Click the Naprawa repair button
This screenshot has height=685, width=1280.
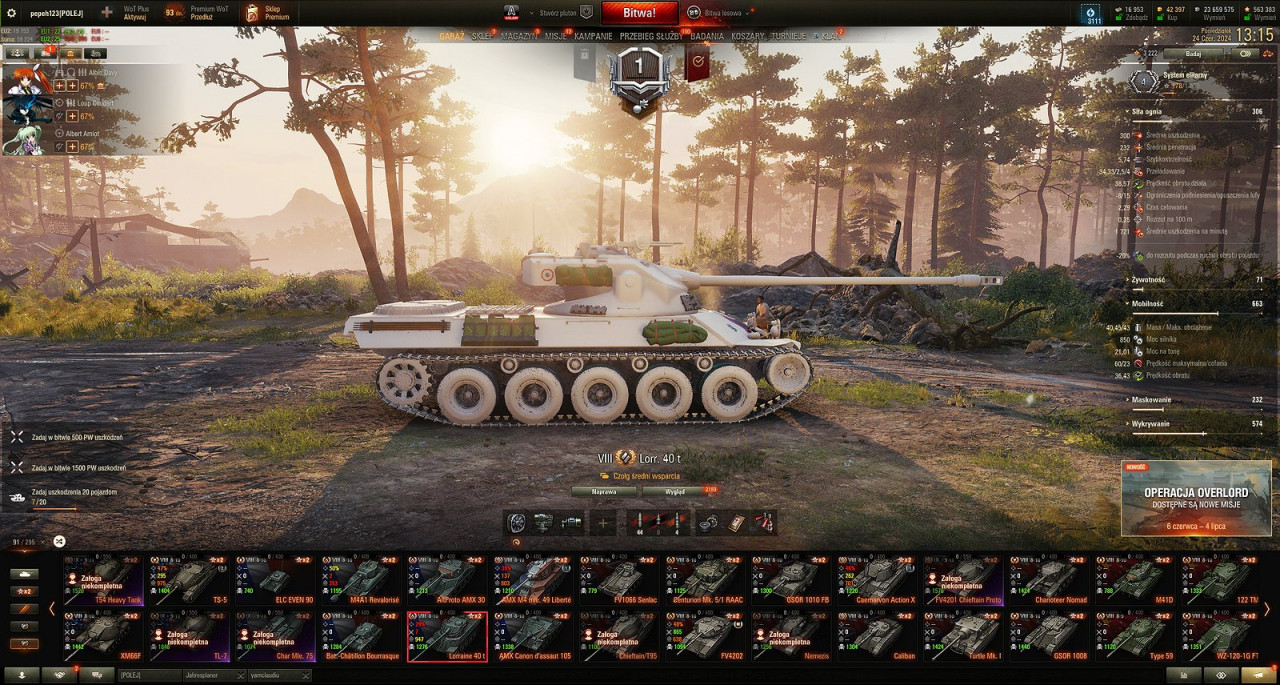[604, 491]
